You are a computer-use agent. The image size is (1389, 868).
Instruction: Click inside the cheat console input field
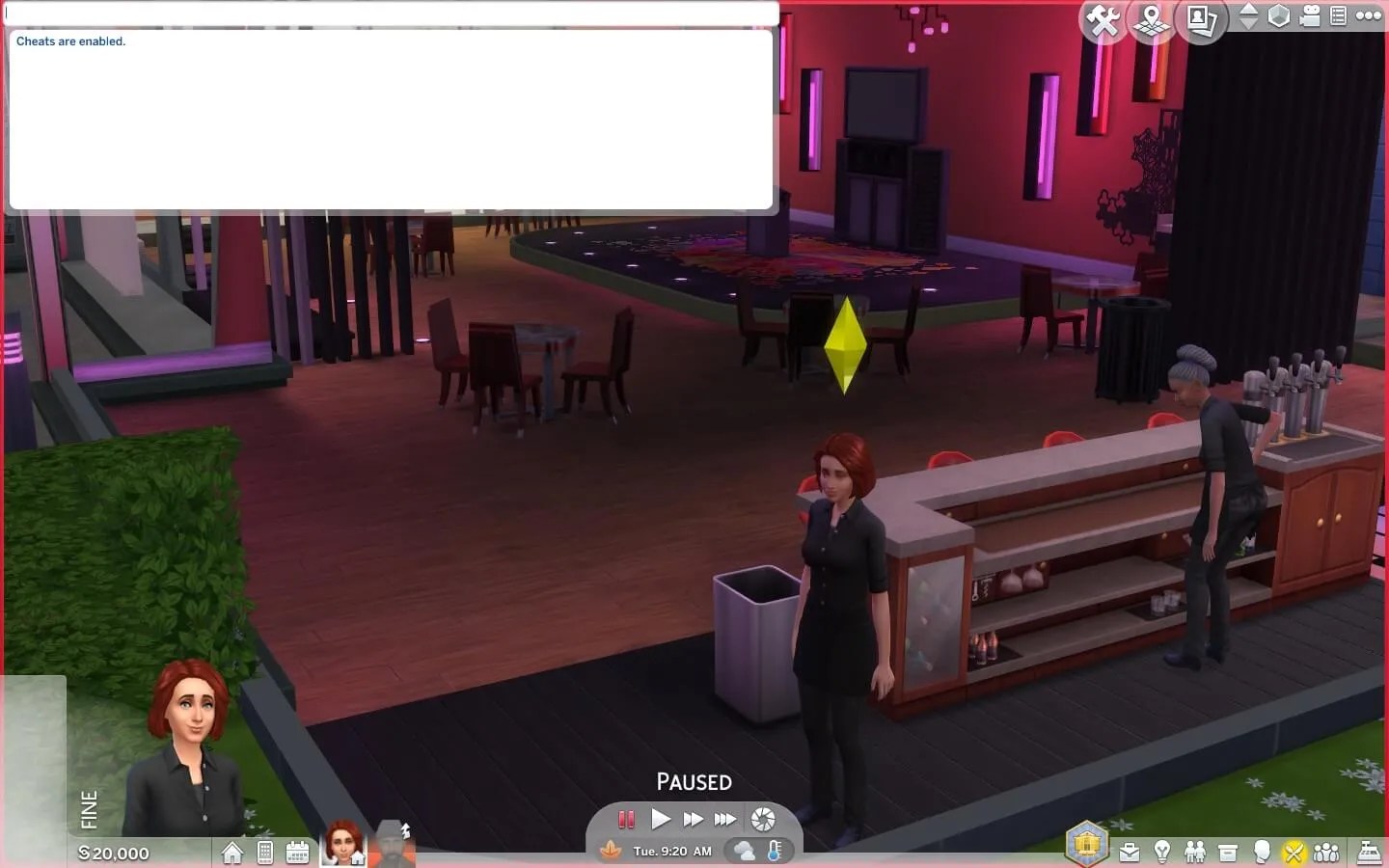tap(386, 14)
